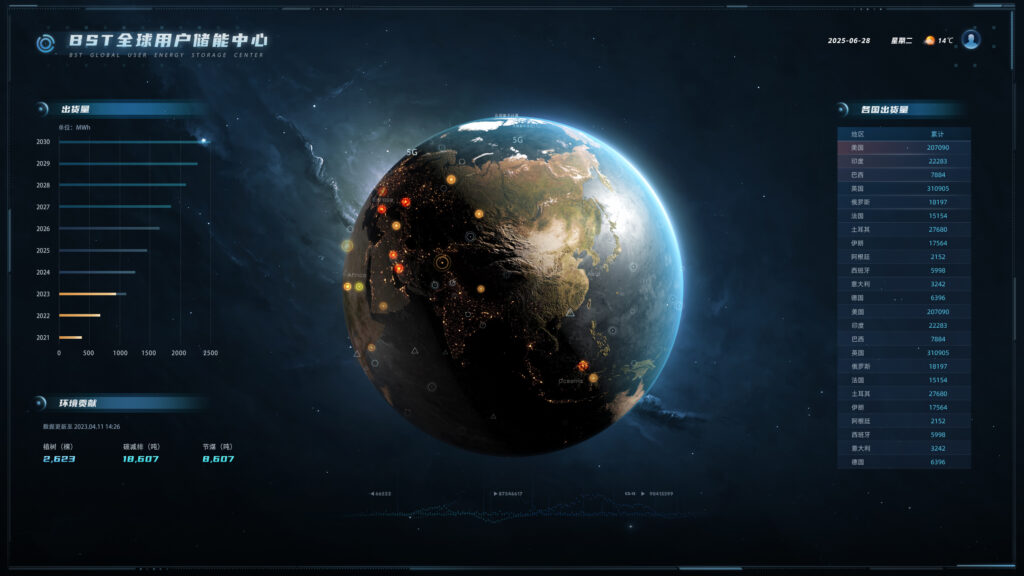Click the BST logo icon beside the title
Image resolution: width=1024 pixels, height=576 pixels.
(45, 43)
